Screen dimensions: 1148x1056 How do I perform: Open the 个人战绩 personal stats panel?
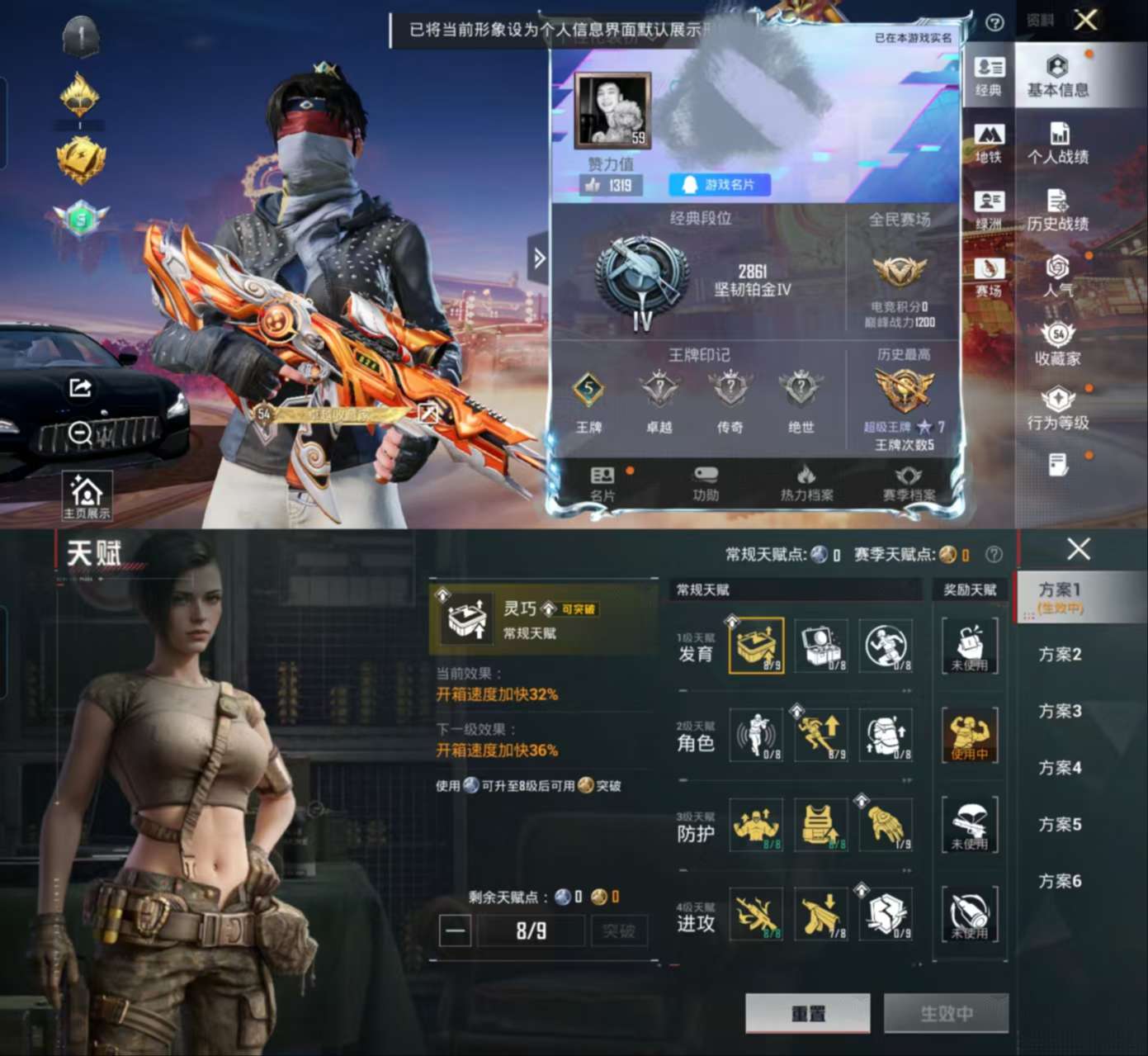[x=1059, y=144]
